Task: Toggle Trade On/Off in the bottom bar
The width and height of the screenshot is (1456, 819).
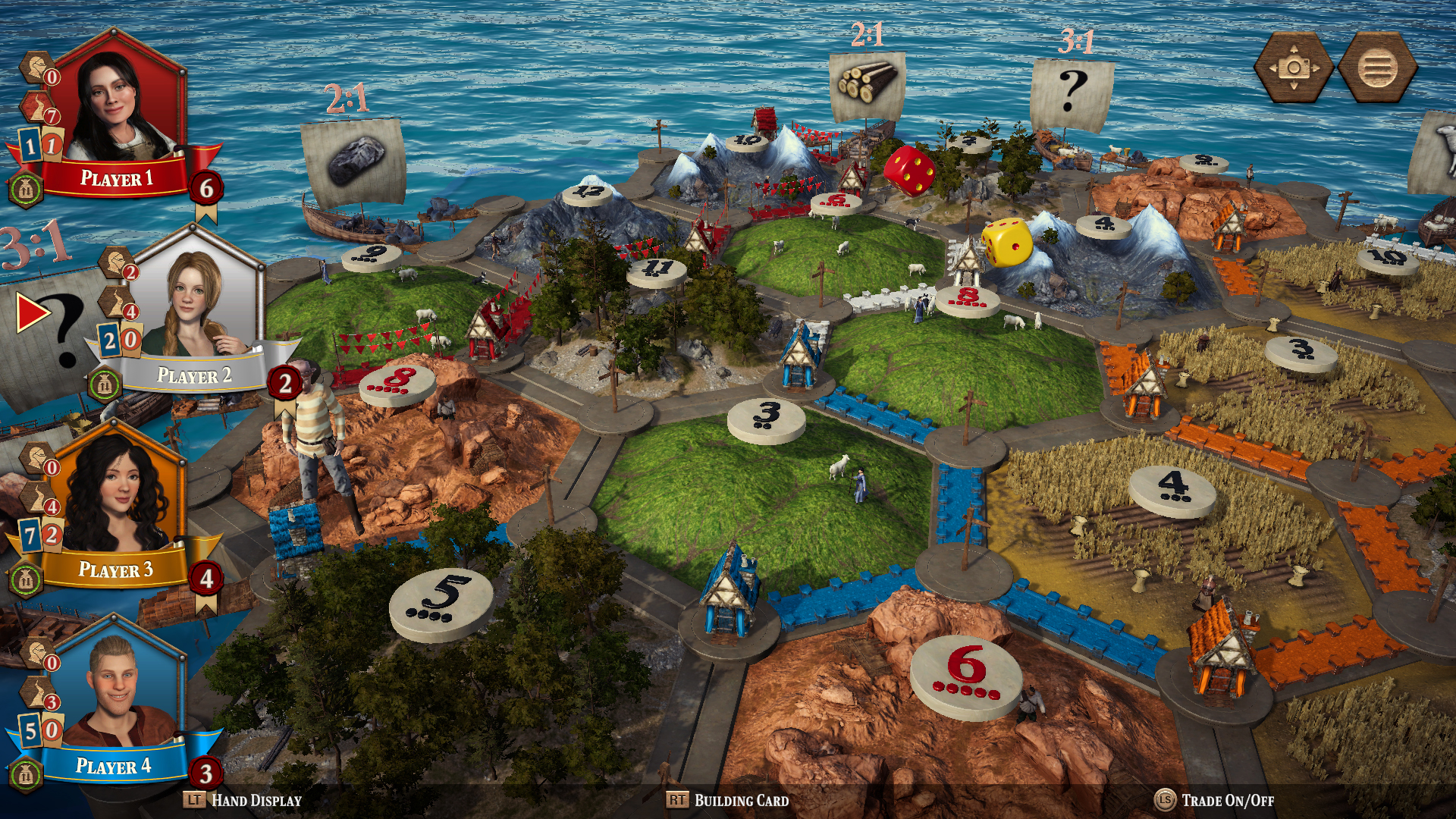Action: 1228,799
